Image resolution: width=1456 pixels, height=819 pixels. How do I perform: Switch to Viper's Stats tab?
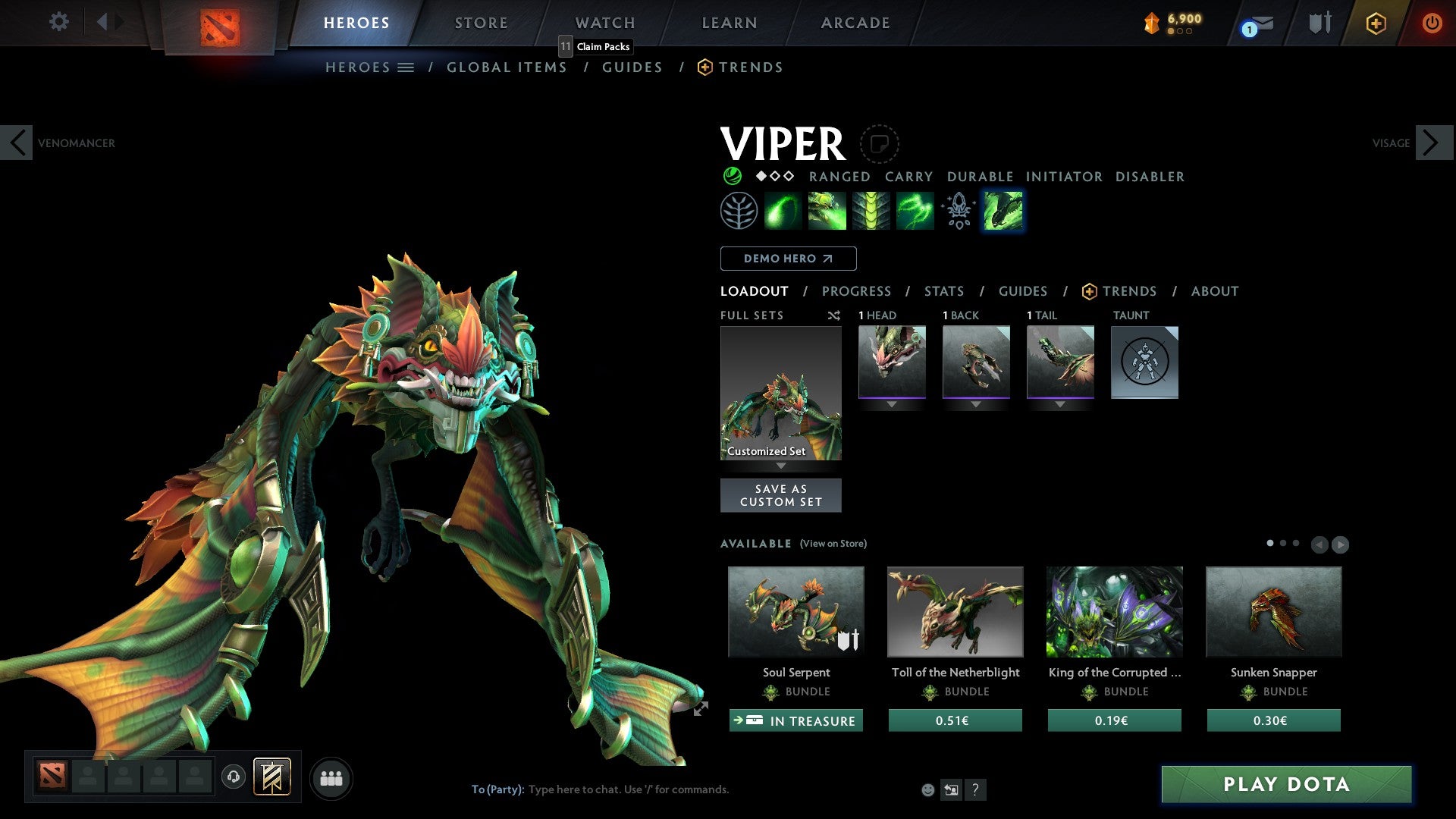(943, 291)
